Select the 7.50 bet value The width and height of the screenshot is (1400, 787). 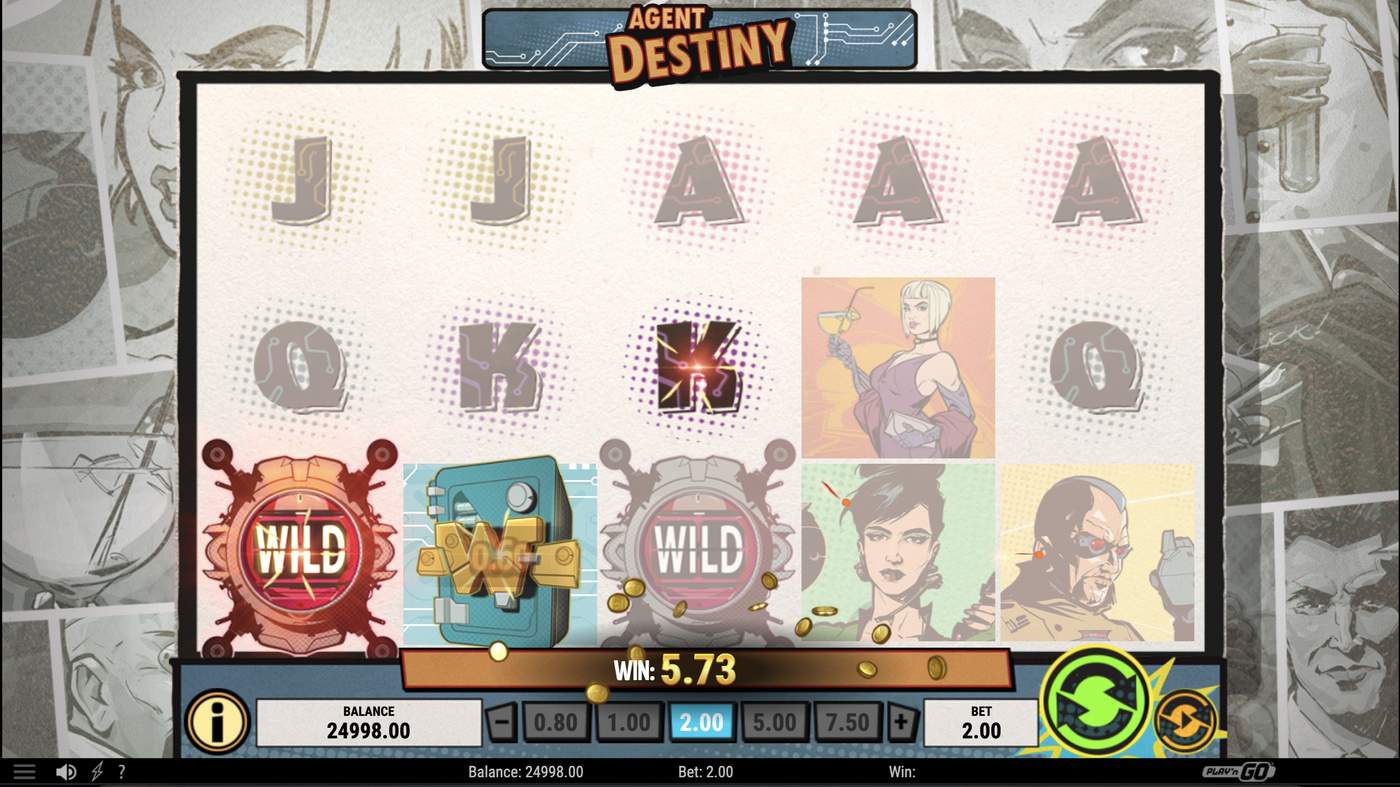pos(847,722)
